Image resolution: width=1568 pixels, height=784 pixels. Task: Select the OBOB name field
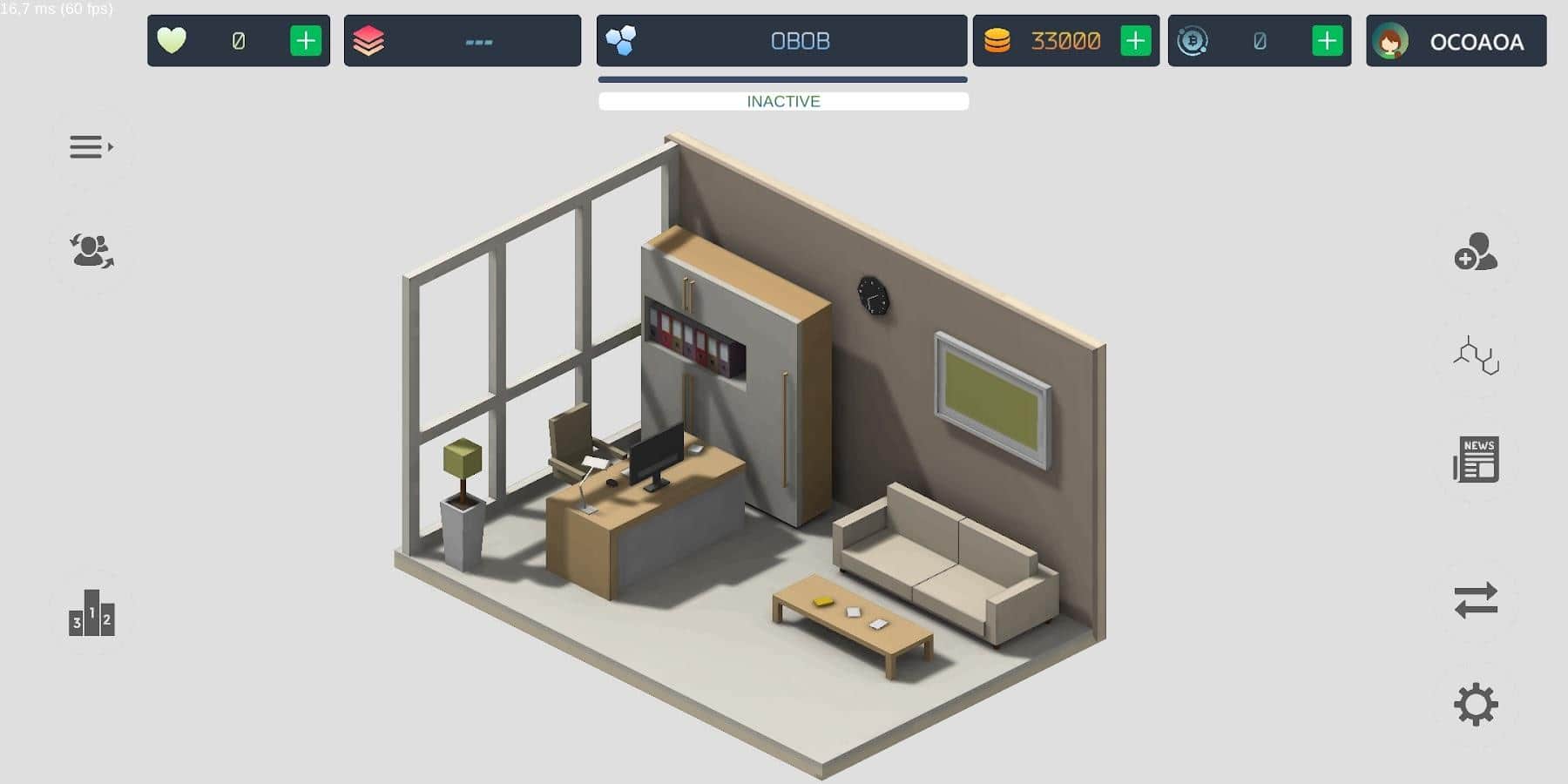(x=799, y=40)
